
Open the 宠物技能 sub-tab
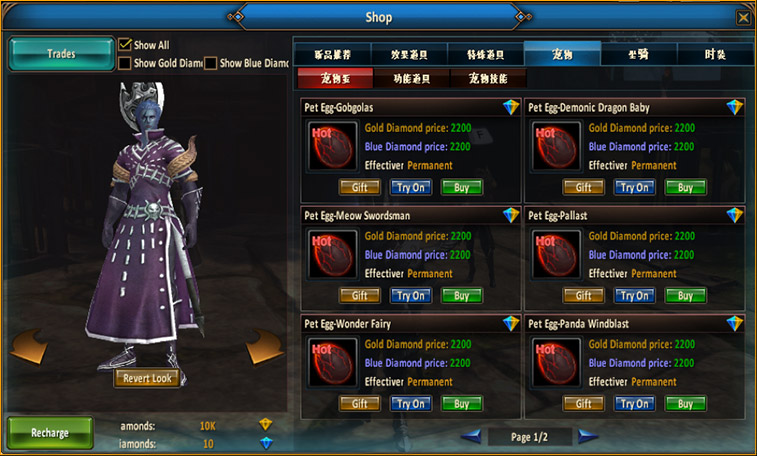[487, 78]
